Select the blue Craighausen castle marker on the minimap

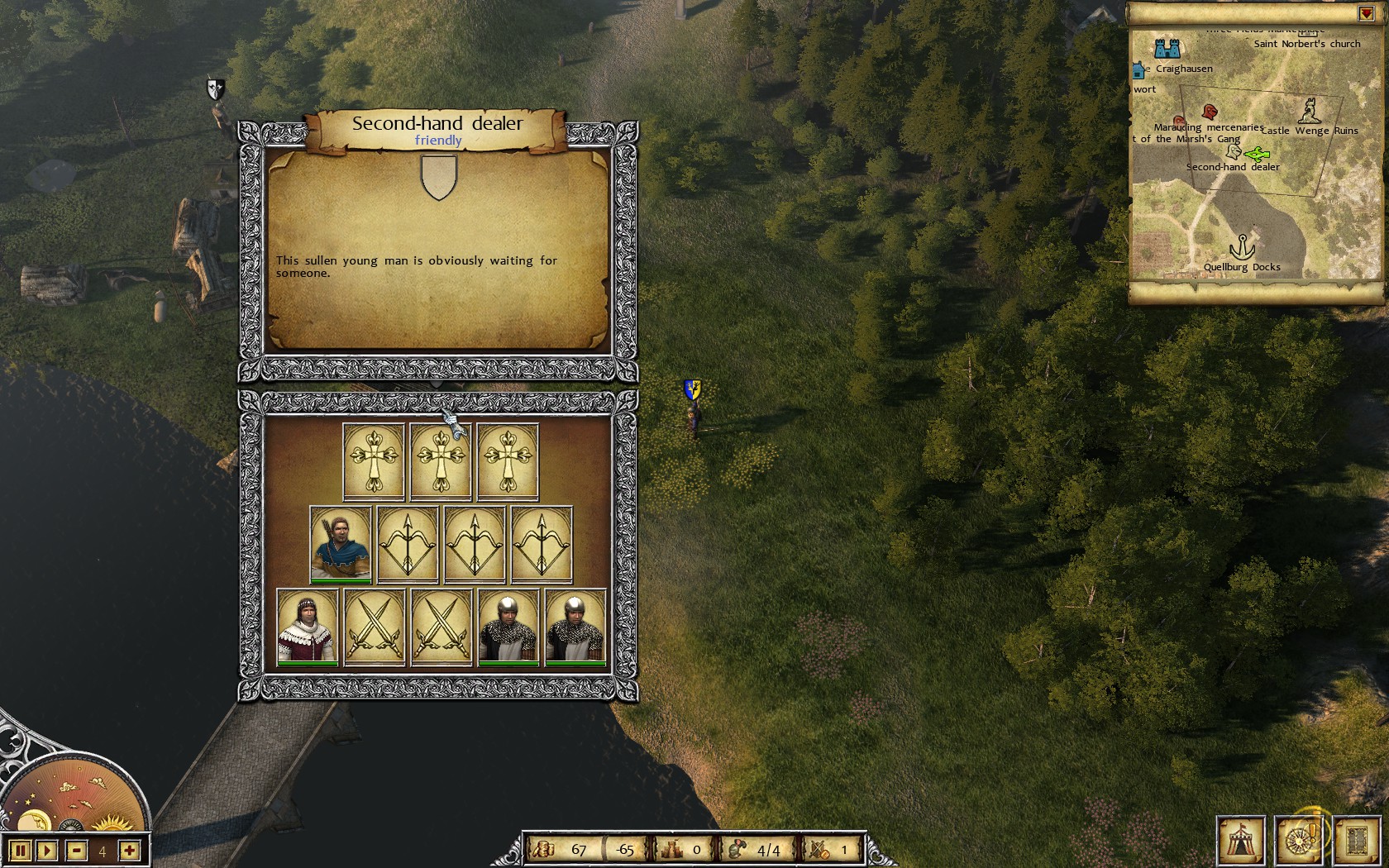tap(1167, 47)
